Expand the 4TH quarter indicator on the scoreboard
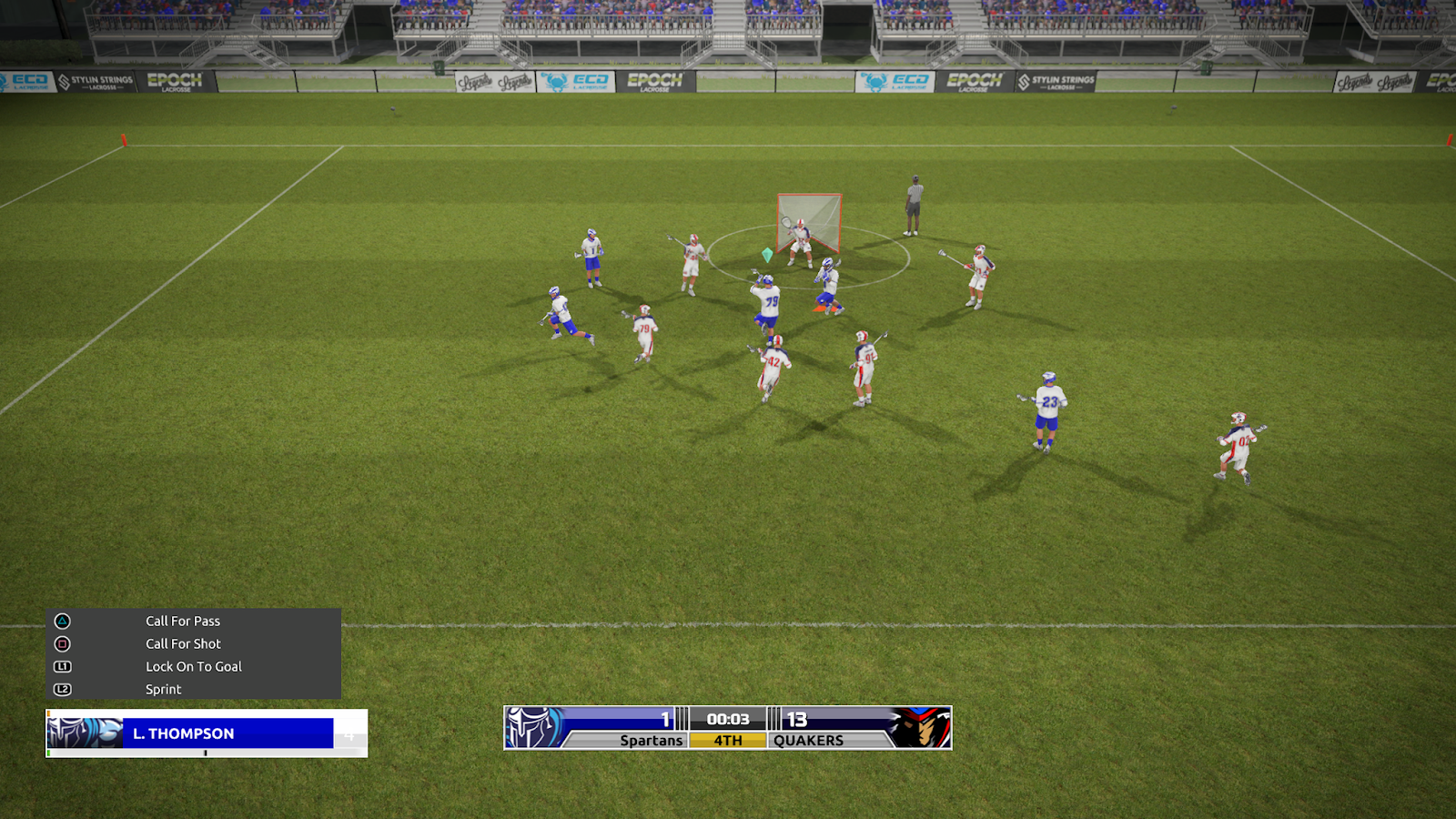This screenshot has width=1456, height=819. [x=728, y=740]
